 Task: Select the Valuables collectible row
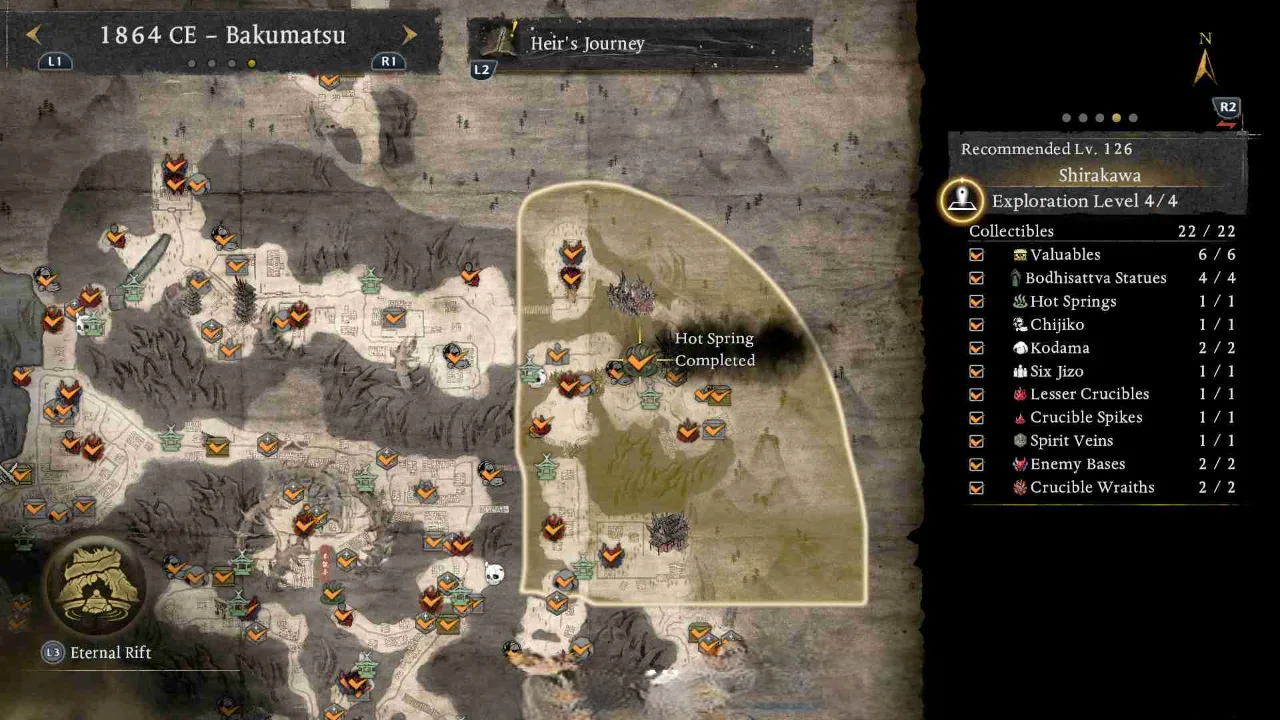(x=1100, y=255)
